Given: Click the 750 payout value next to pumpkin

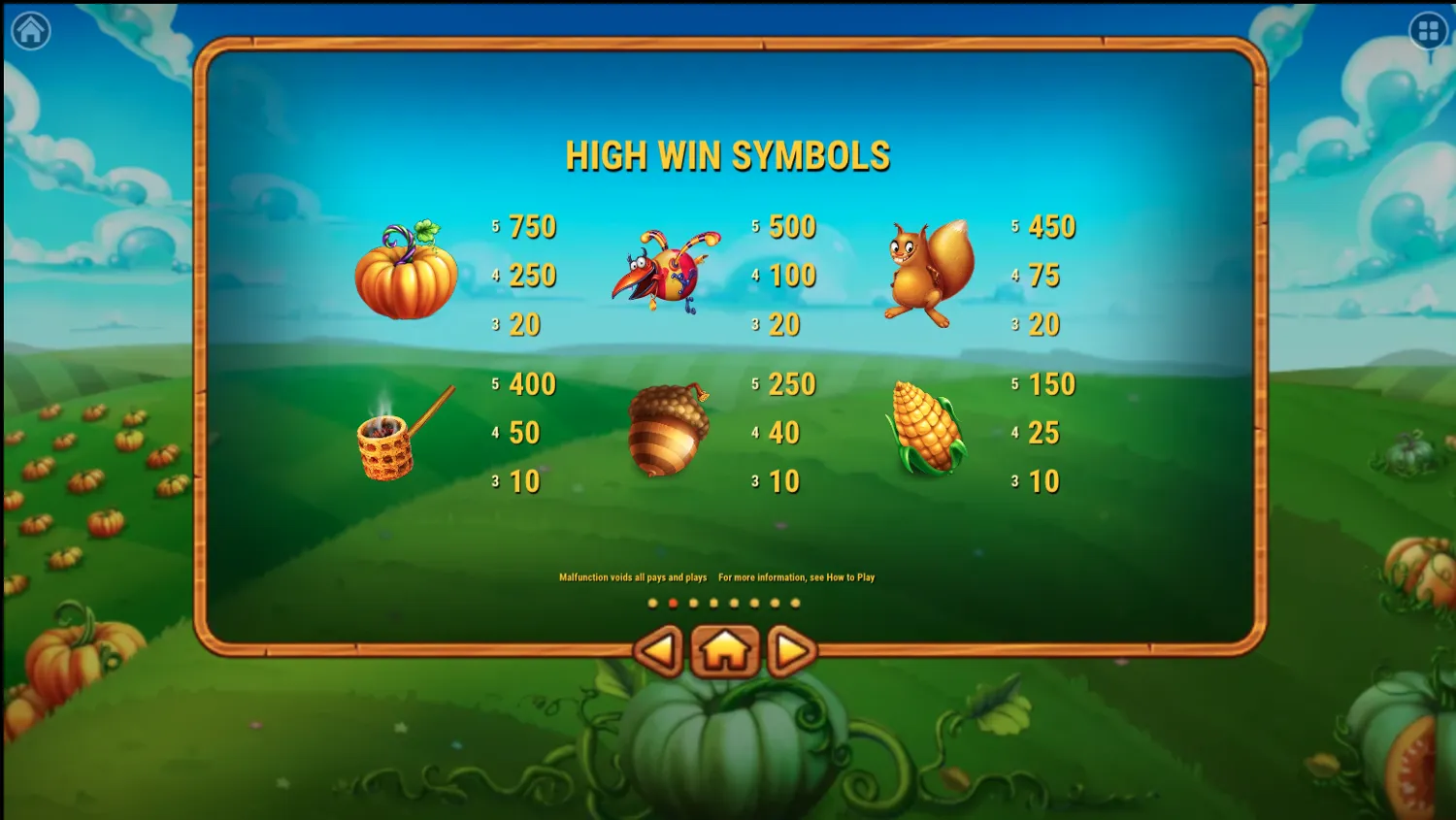Looking at the screenshot, I should pos(532,227).
